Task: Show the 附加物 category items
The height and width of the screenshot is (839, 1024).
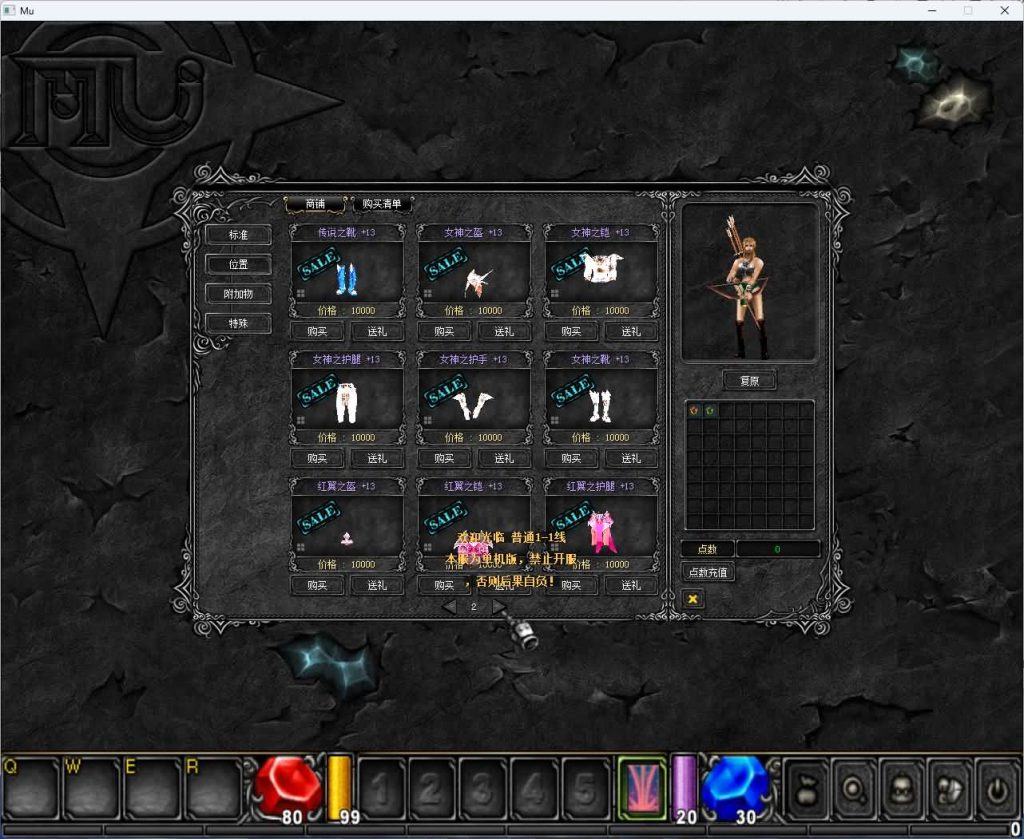Action: (238, 294)
